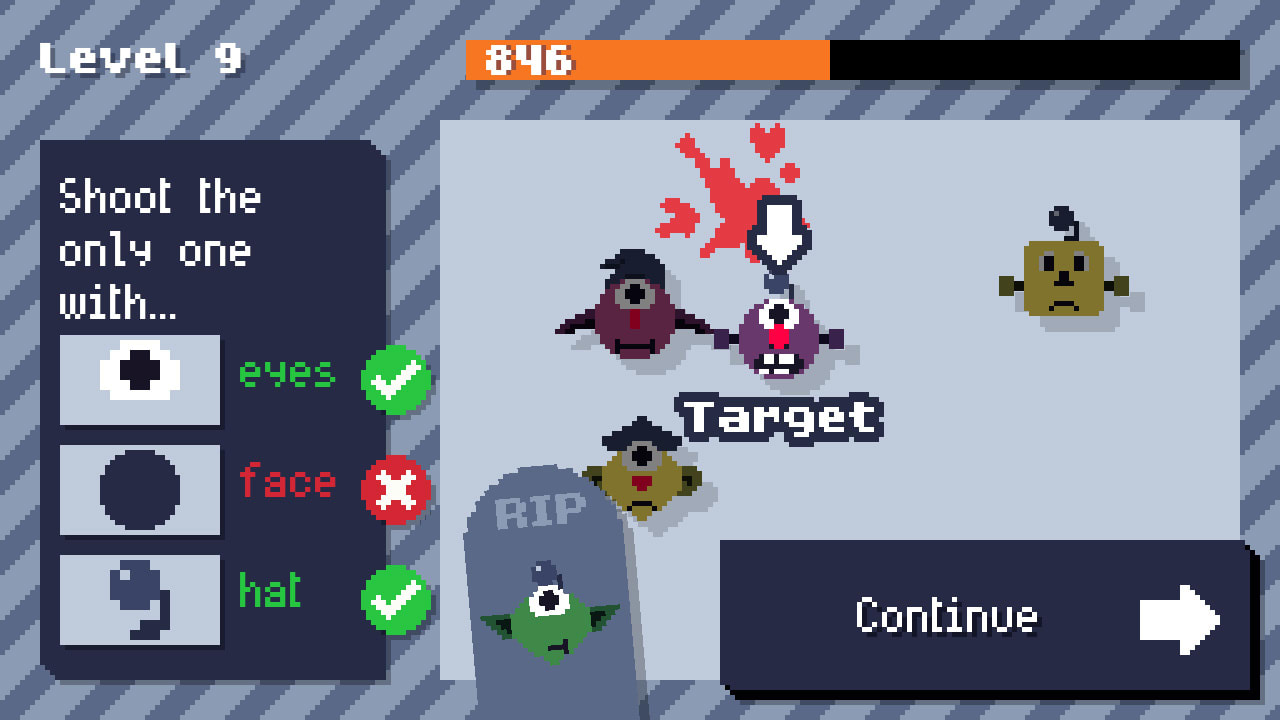Screen dimensions: 1280x720
Task: Select the dark round face clue icon
Action: [x=139, y=489]
